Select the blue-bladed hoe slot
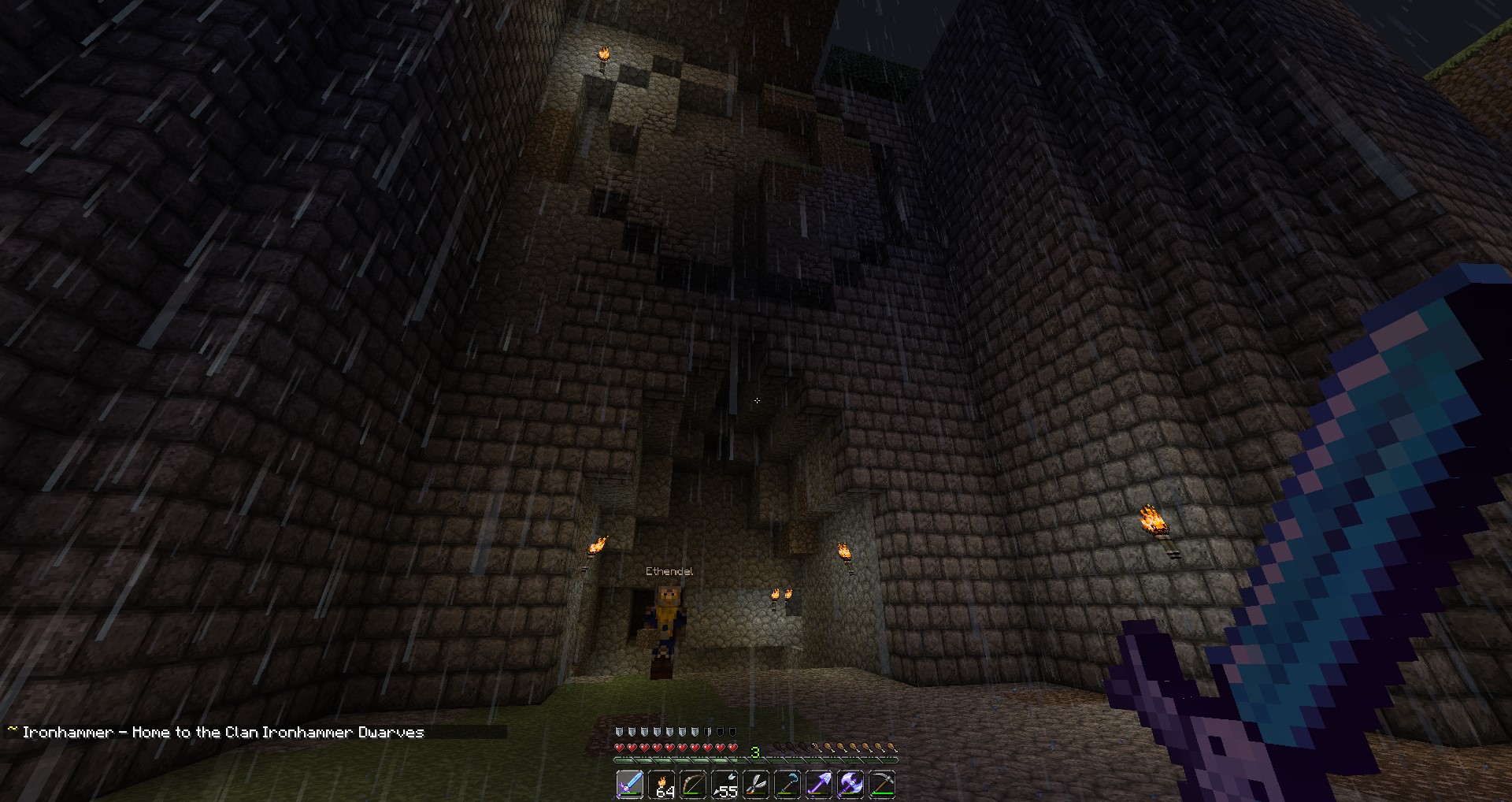 787,785
